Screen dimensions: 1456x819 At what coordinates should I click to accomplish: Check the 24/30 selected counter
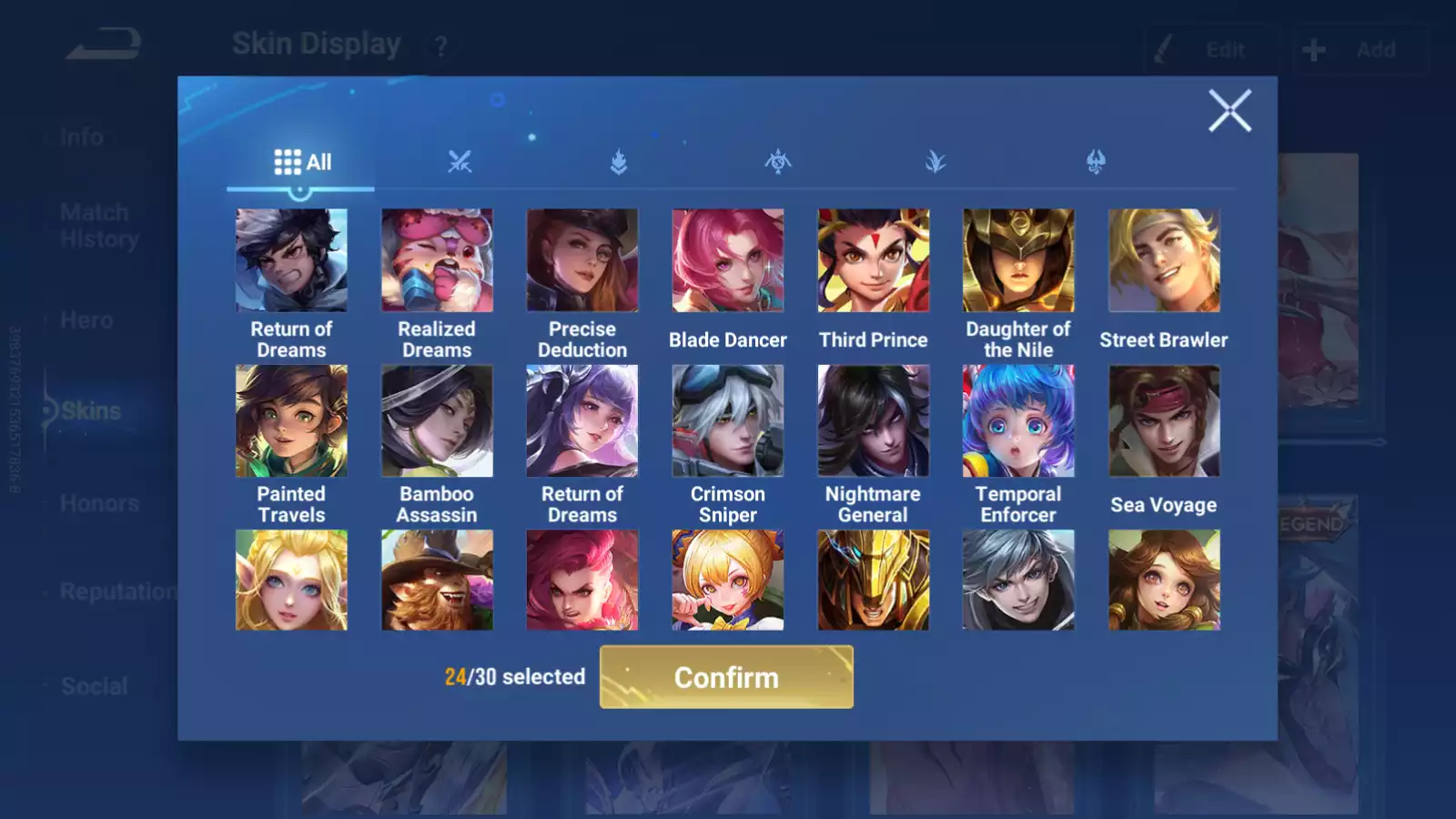pos(514,677)
